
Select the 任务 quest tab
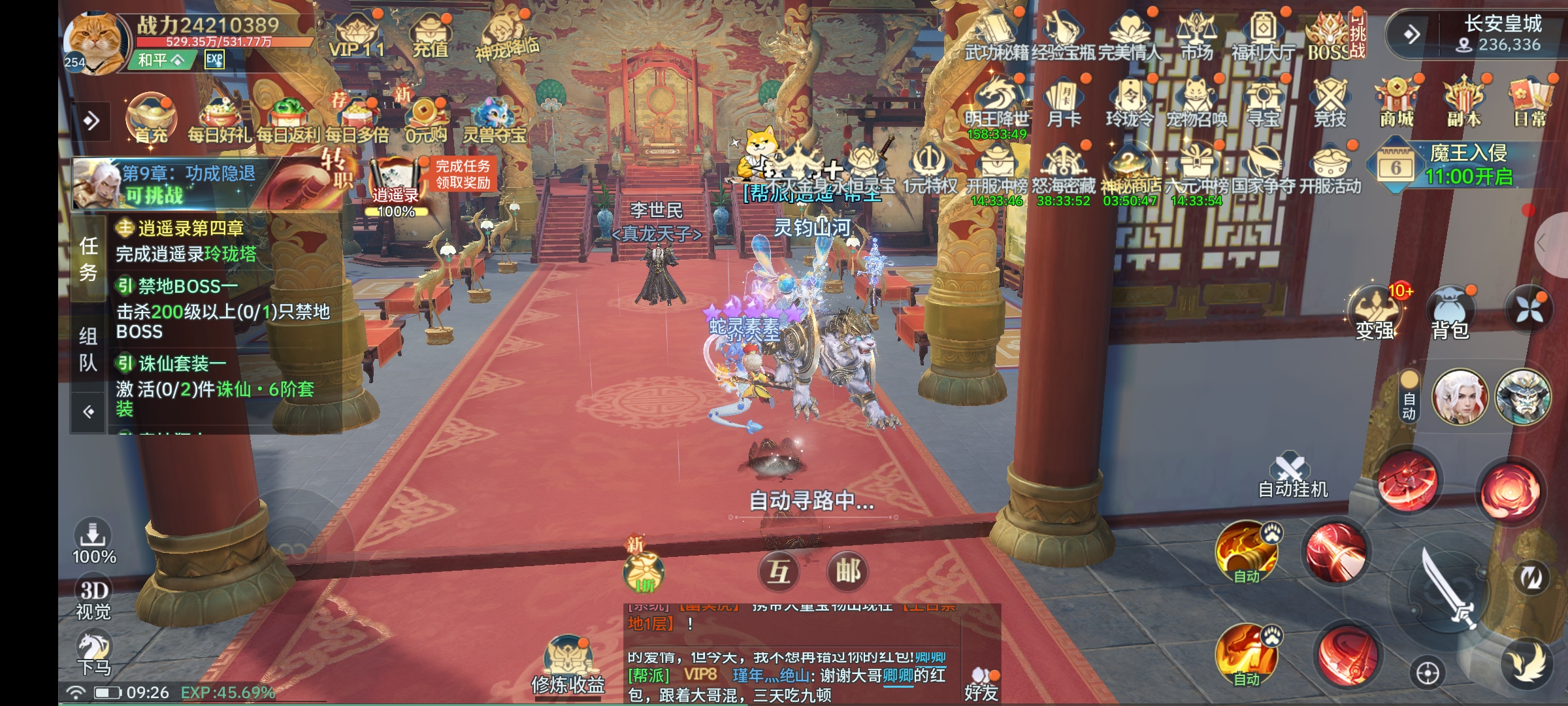(x=89, y=259)
